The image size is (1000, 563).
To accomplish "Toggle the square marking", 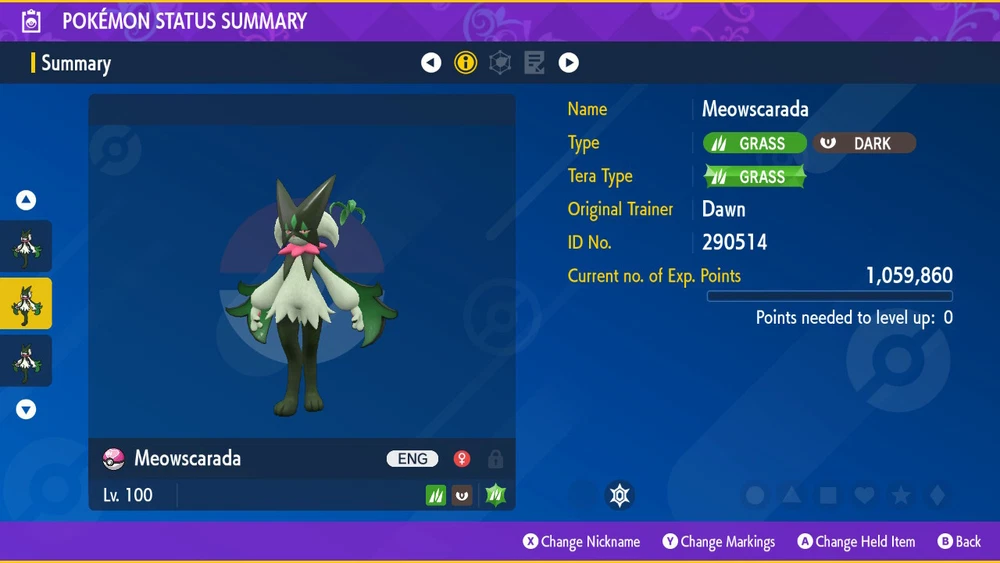I will pyautogui.click(x=828, y=495).
